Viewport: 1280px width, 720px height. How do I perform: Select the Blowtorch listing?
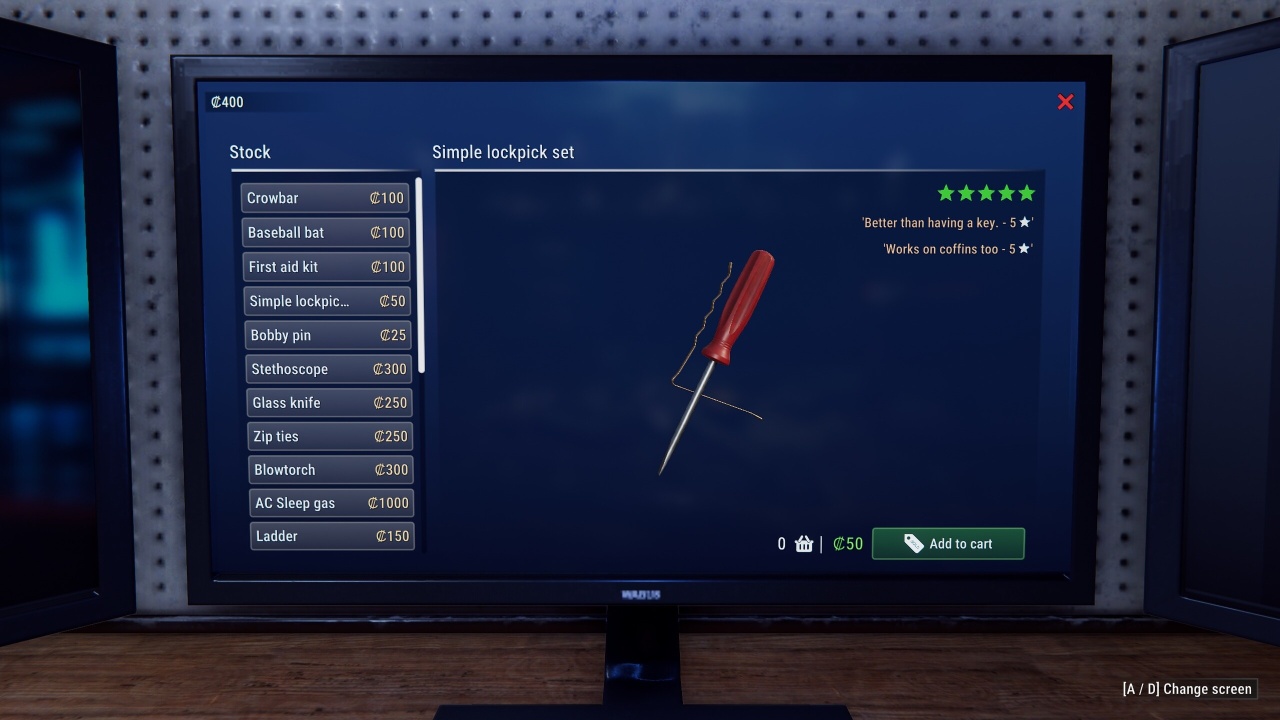pos(331,470)
